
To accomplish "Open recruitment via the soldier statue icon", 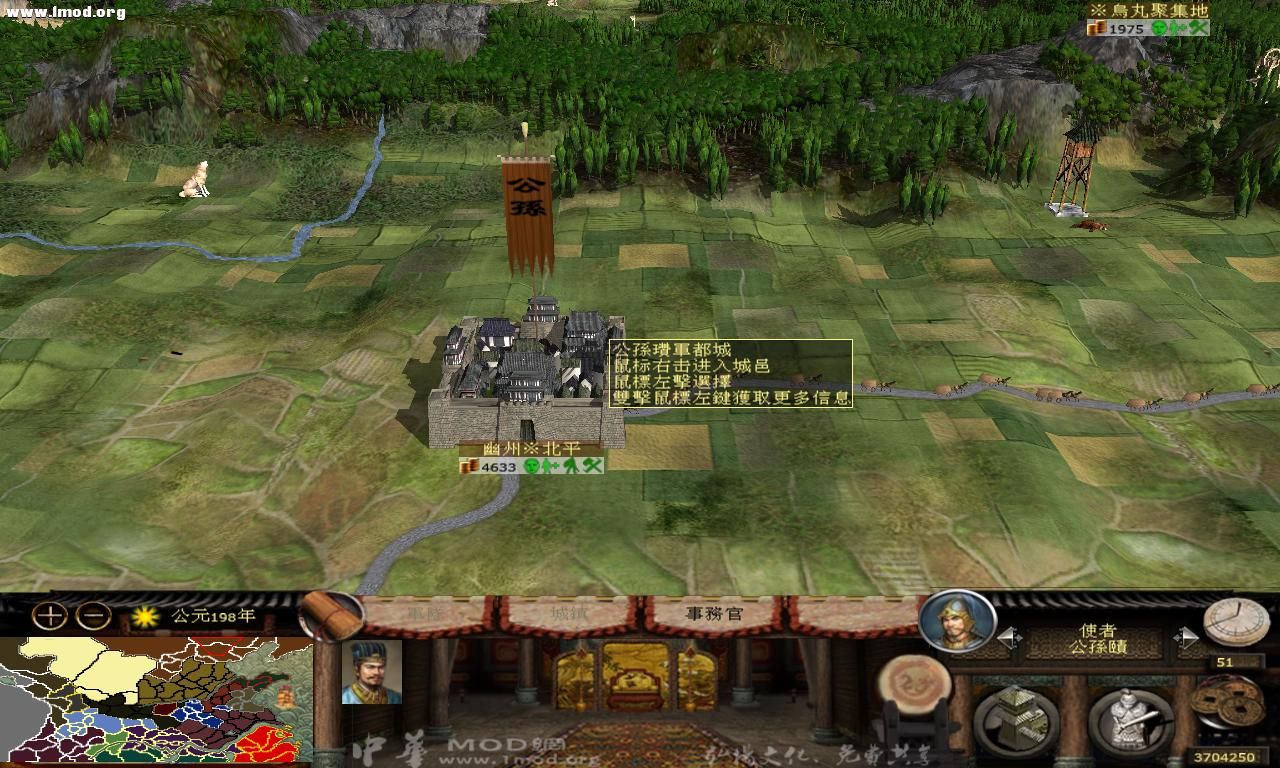I will [x=1130, y=719].
